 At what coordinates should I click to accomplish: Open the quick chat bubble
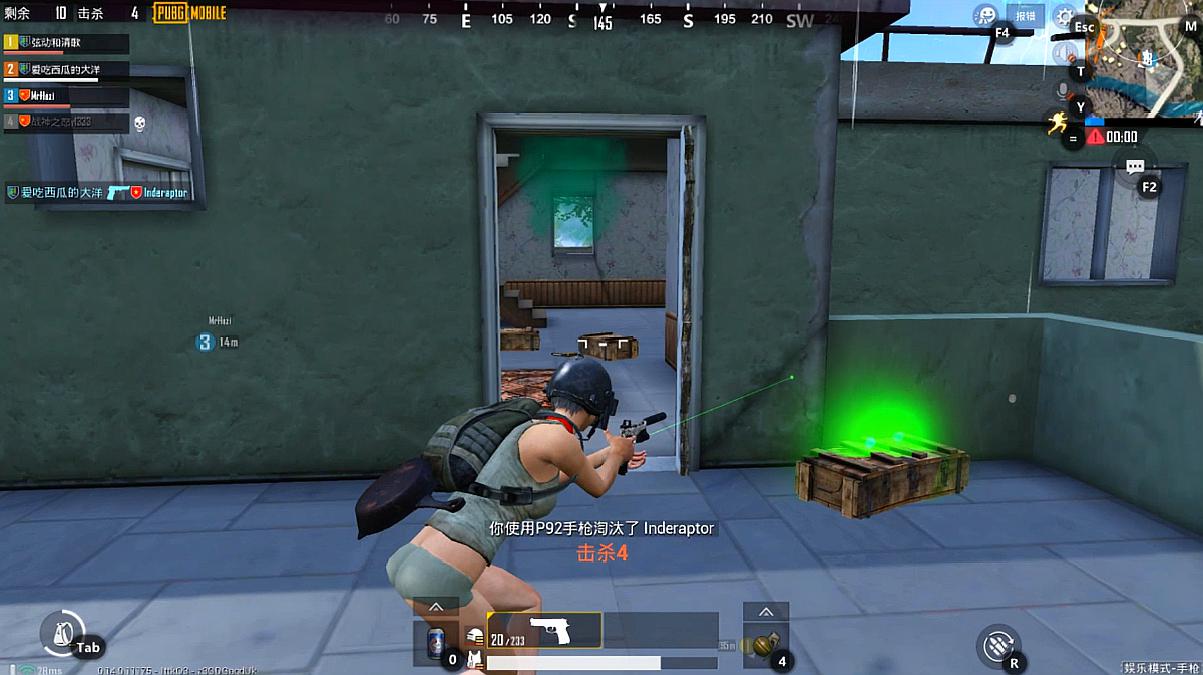click(1134, 167)
